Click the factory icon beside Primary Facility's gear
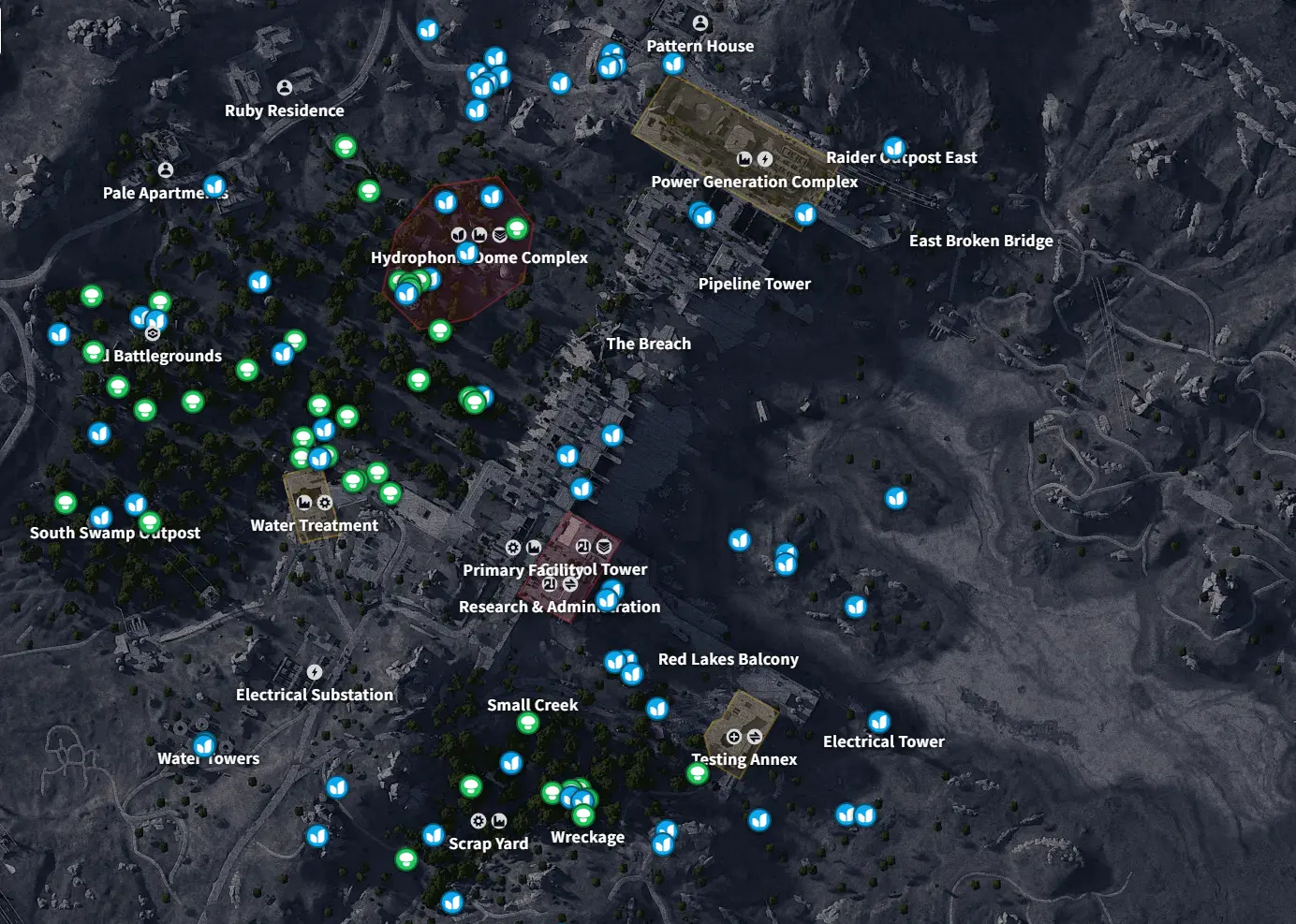This screenshot has height=924, width=1296. pos(534,548)
